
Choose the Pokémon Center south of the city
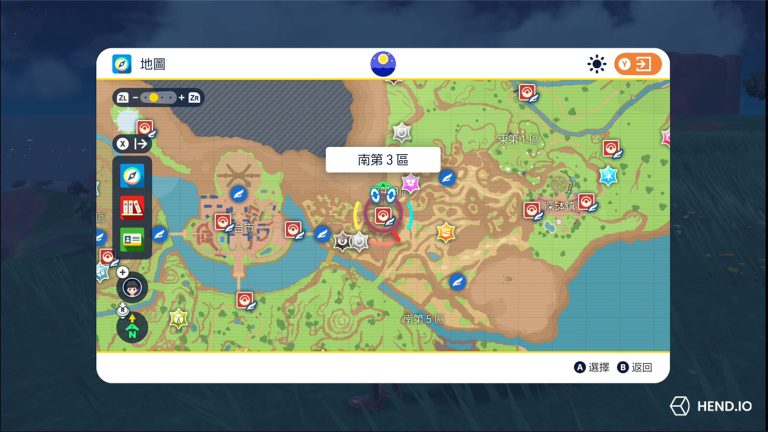point(244,299)
